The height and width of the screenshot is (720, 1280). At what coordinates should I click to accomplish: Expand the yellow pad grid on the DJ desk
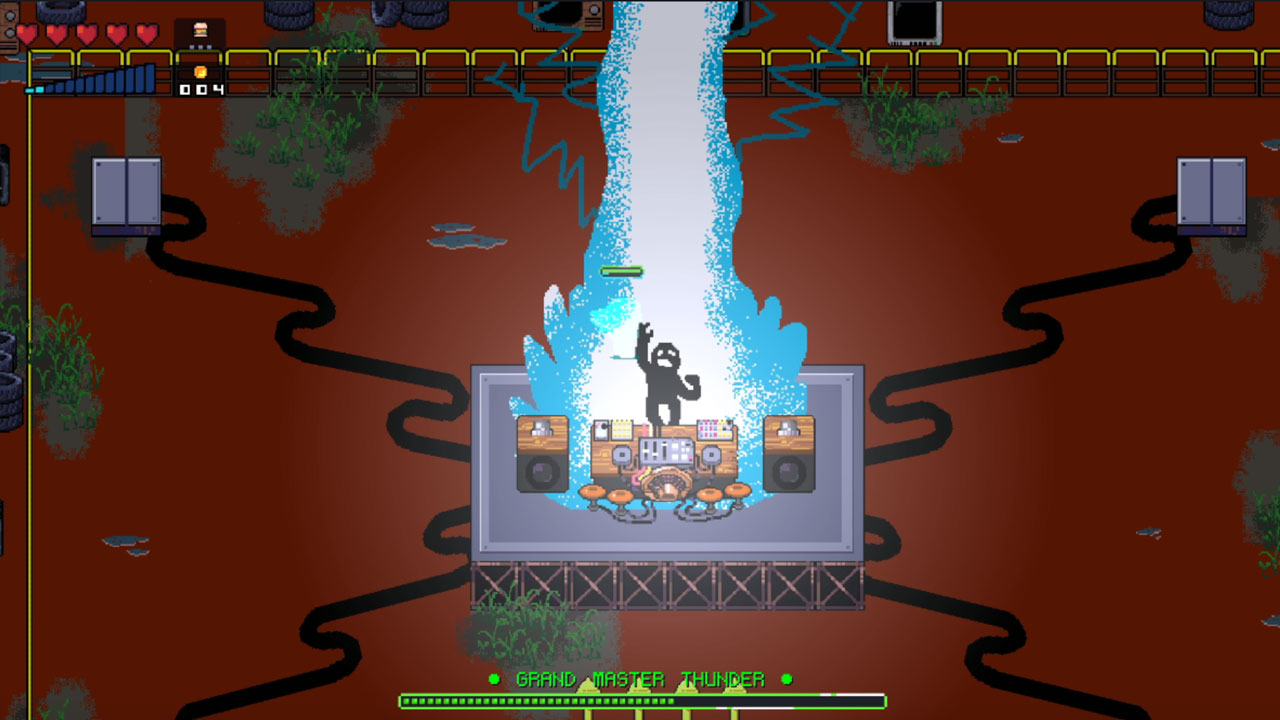point(622,428)
